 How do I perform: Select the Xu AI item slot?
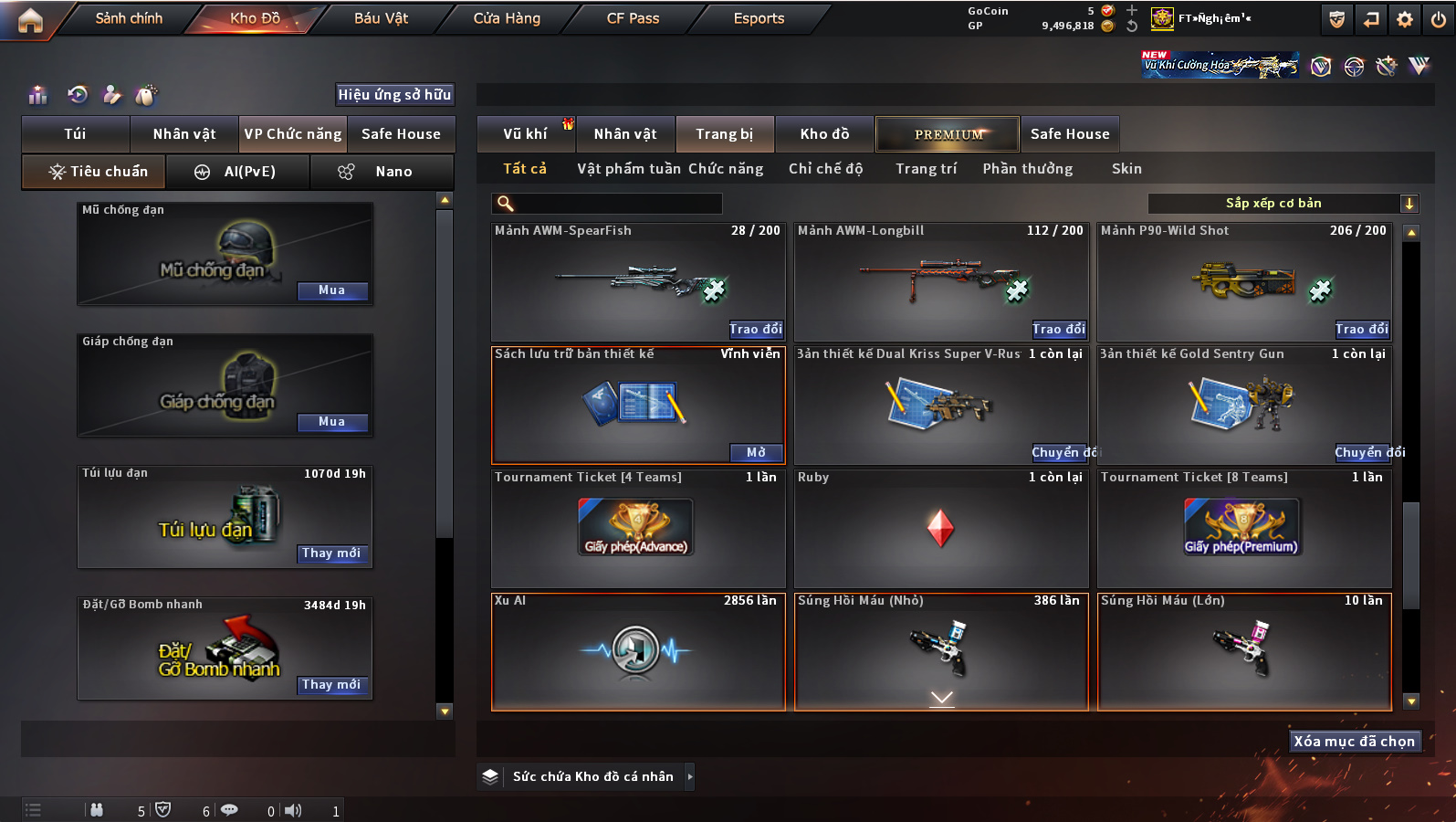(x=638, y=651)
